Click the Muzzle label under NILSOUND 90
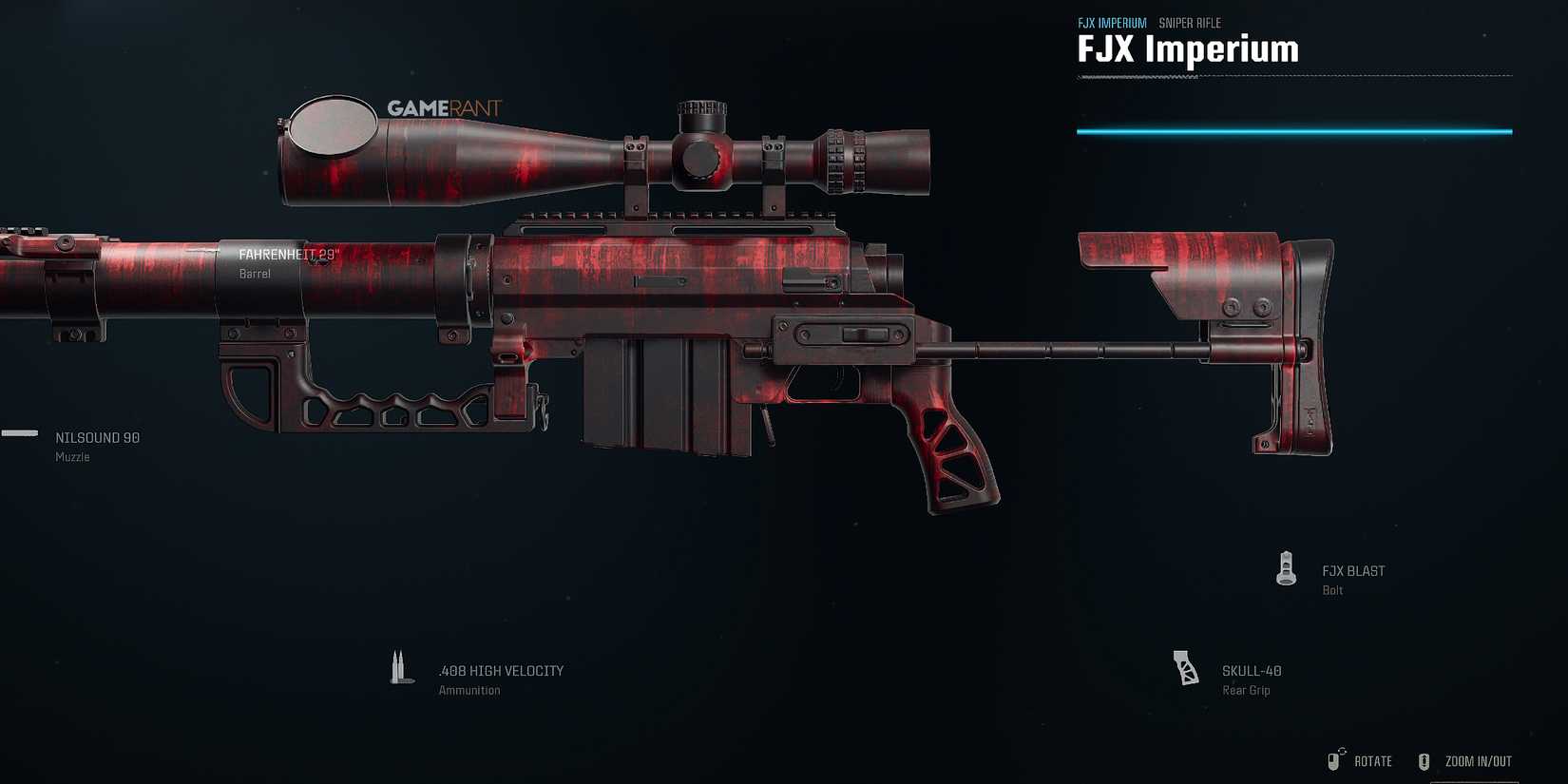1568x784 pixels. coord(72,456)
